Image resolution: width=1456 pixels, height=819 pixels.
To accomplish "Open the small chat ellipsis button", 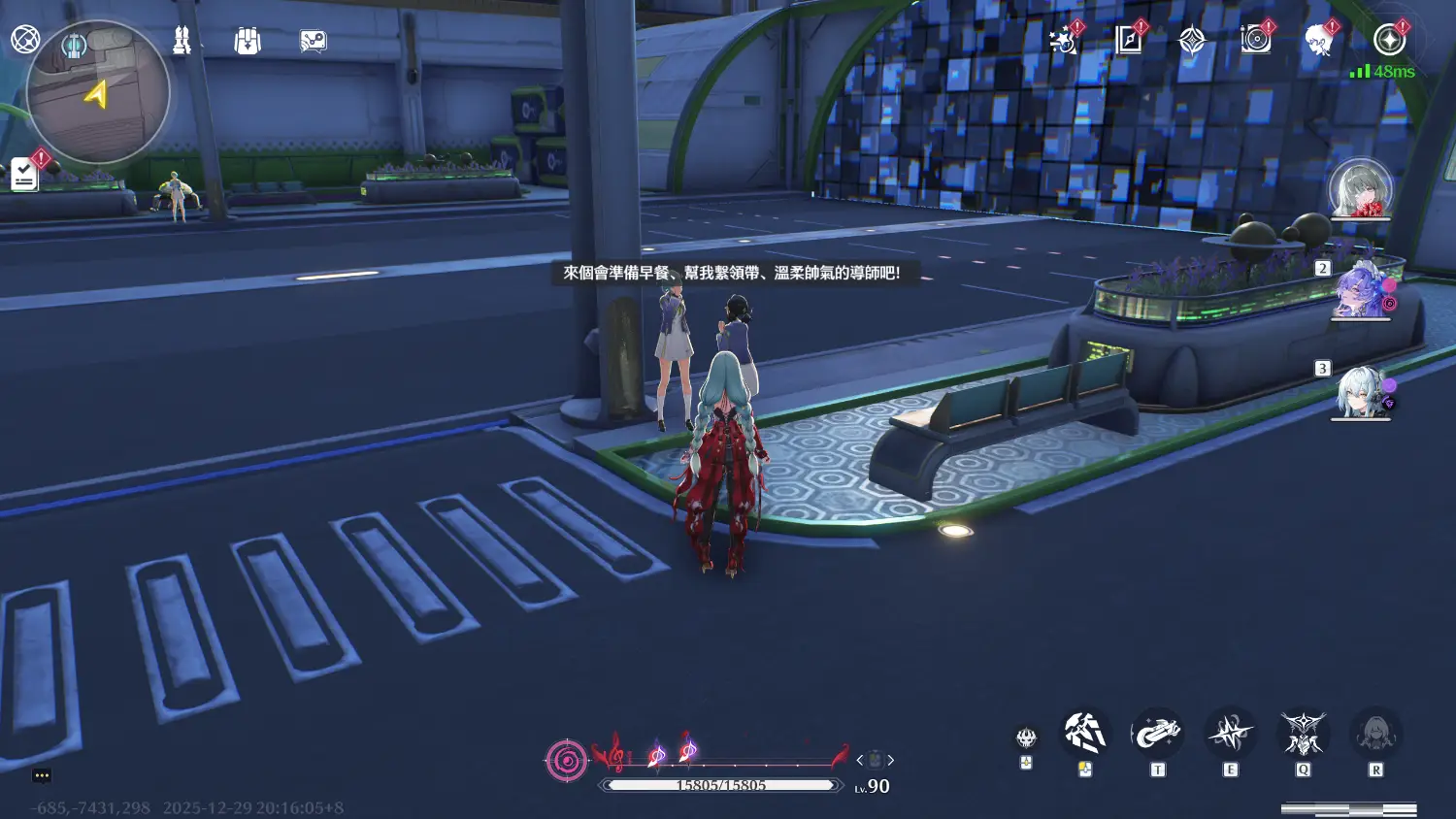I will [x=42, y=775].
